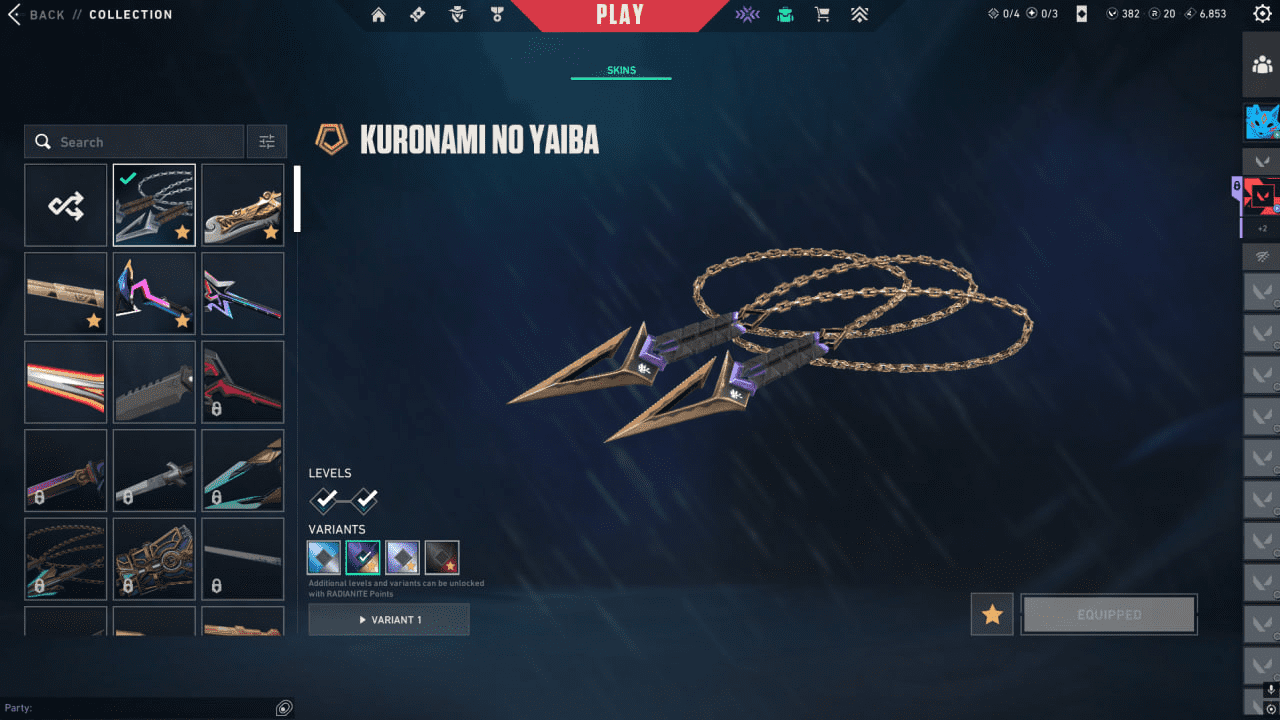
Task: Open the Collection backpack icon
Action: pos(786,15)
